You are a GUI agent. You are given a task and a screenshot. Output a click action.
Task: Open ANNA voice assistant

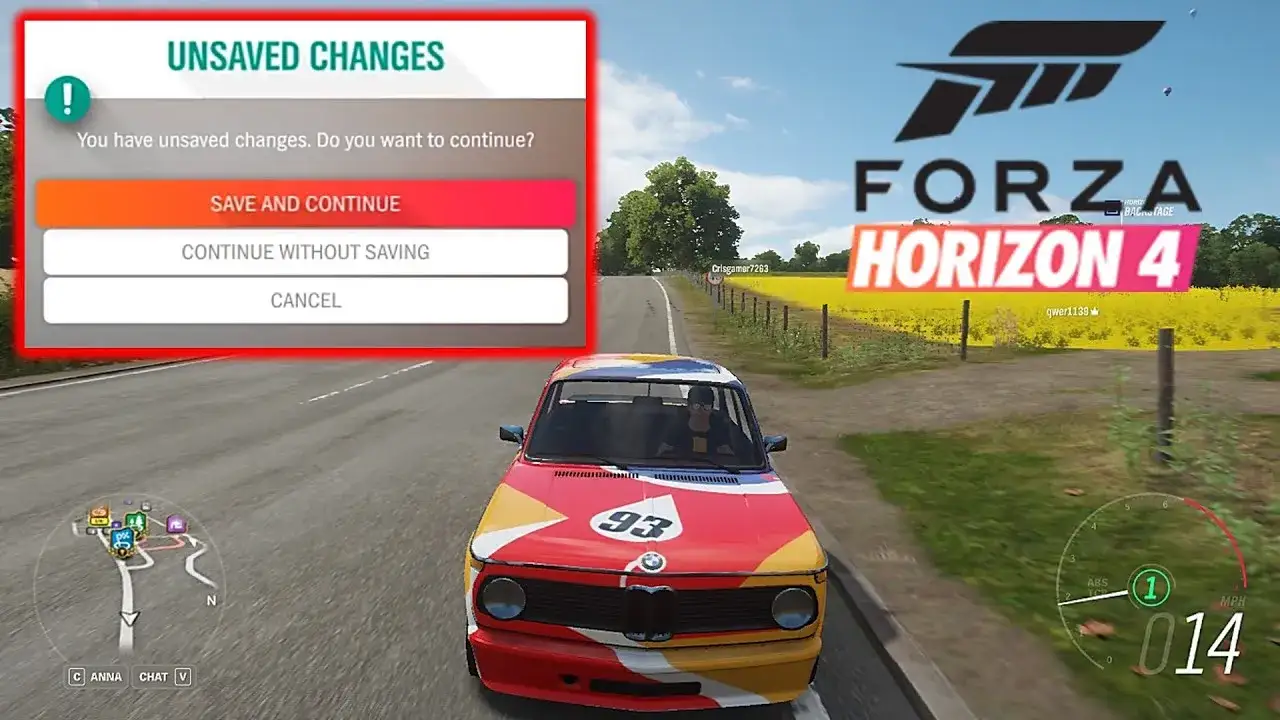point(107,676)
